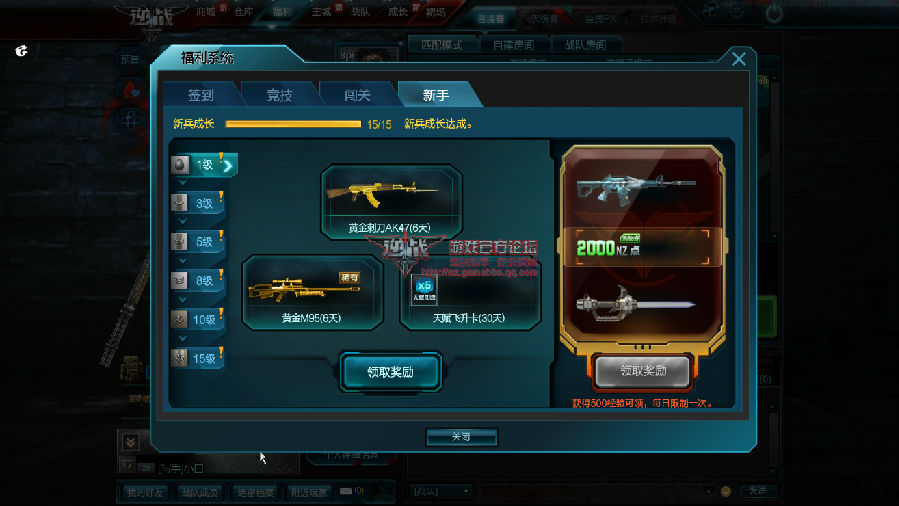Open the 竞技 tab
This screenshot has width=899, height=506.
tap(279, 95)
